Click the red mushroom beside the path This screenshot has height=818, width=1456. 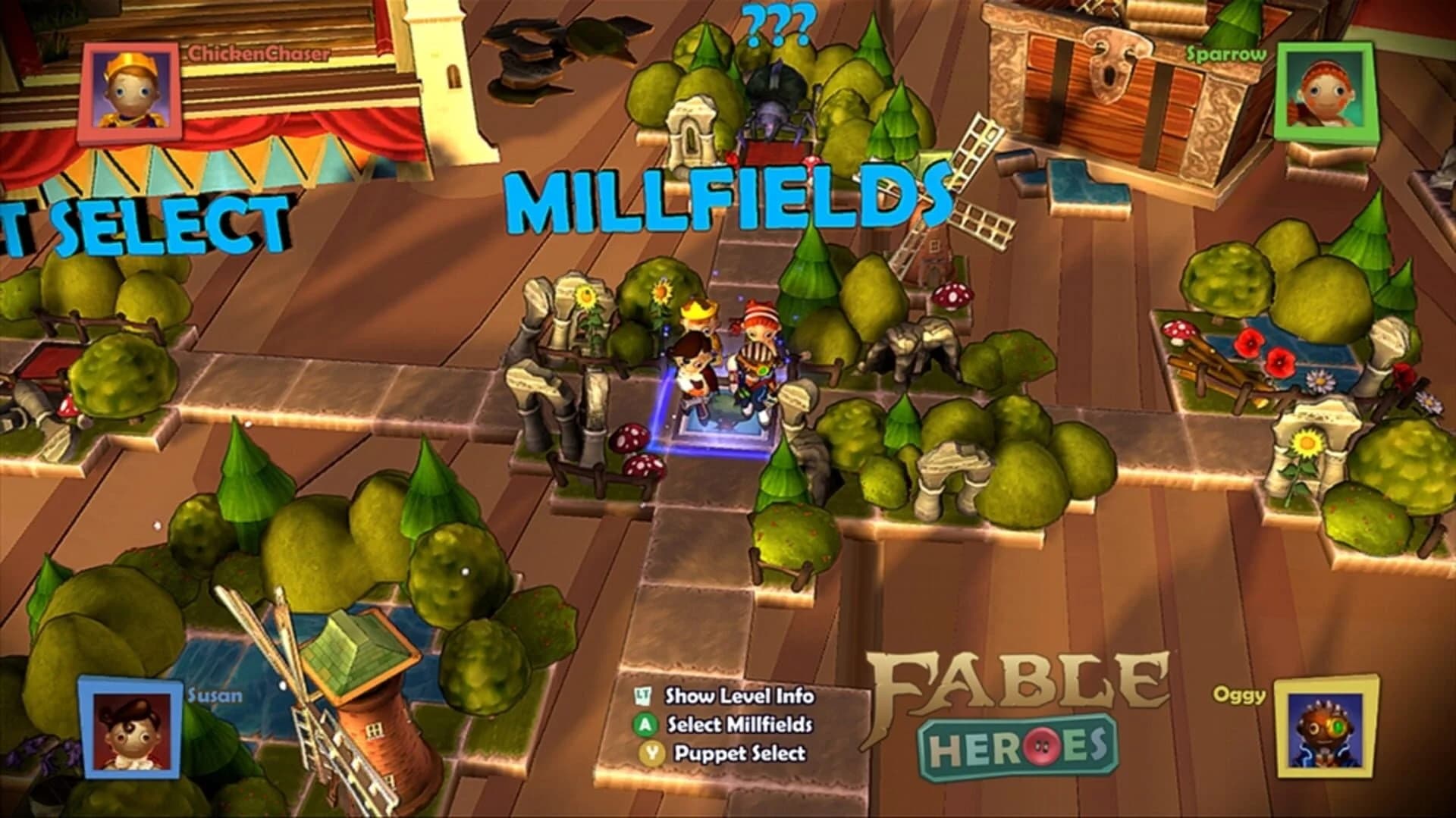[629, 440]
